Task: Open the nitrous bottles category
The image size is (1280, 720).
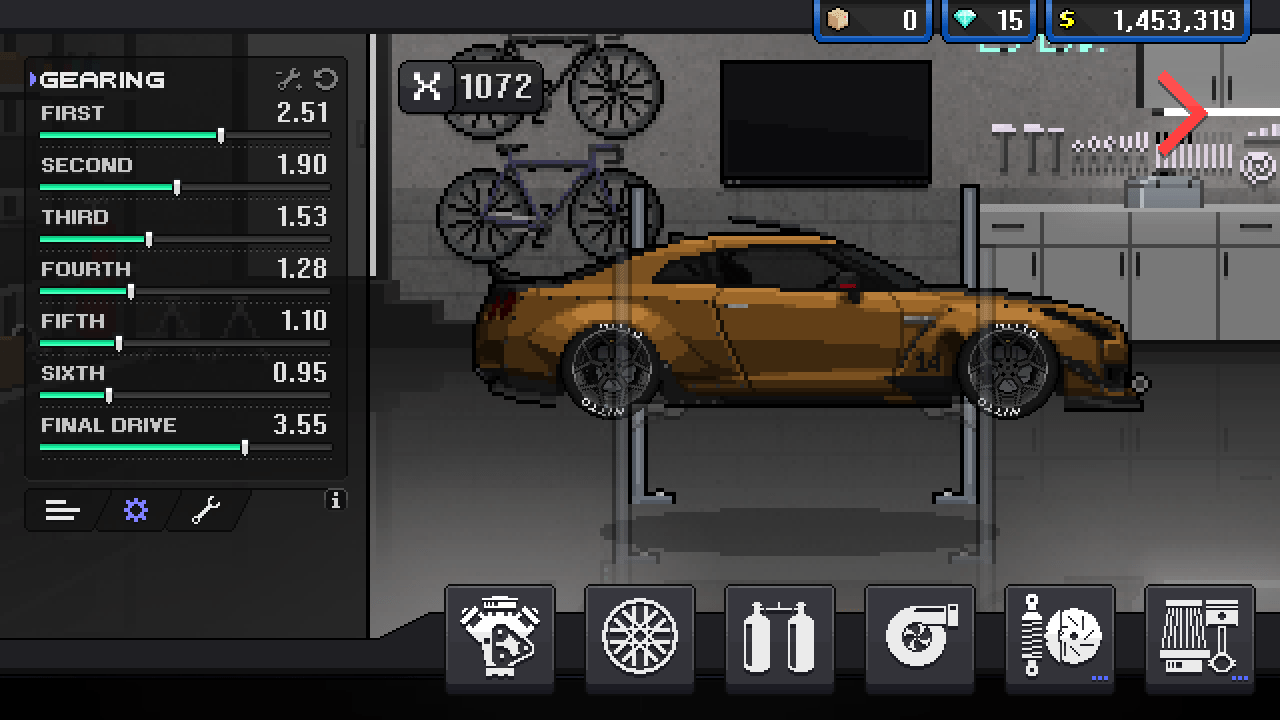Action: [x=780, y=636]
